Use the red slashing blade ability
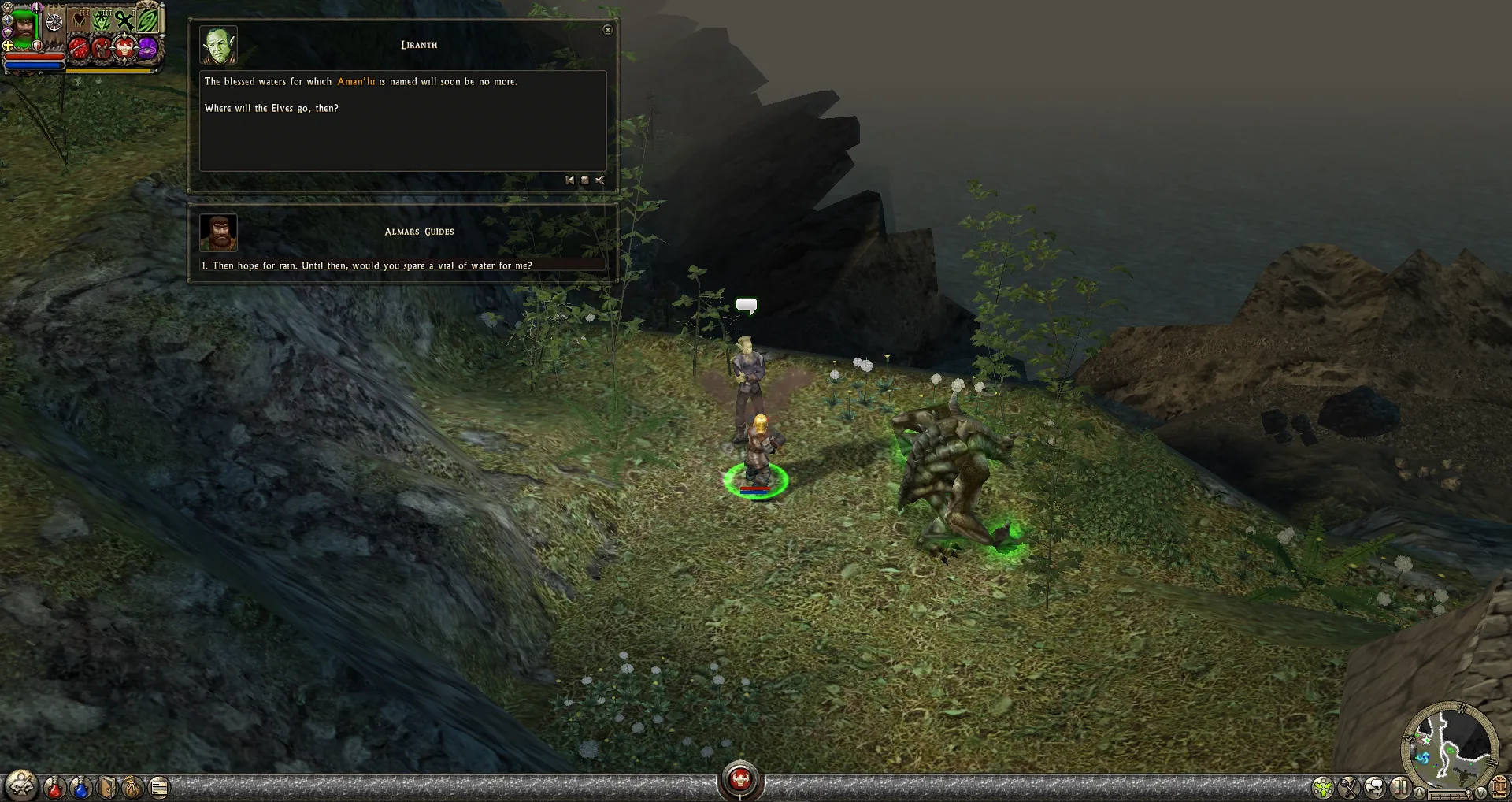 click(x=79, y=49)
